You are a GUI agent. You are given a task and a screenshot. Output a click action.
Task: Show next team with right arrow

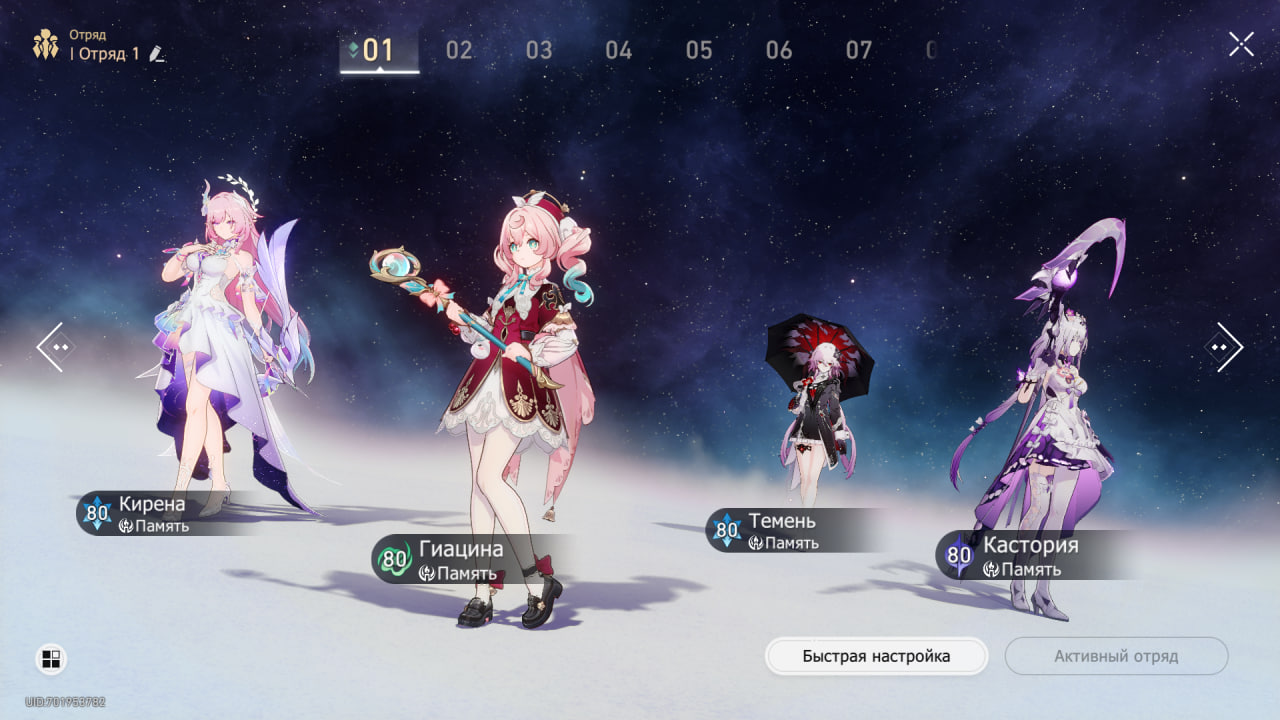[1224, 347]
